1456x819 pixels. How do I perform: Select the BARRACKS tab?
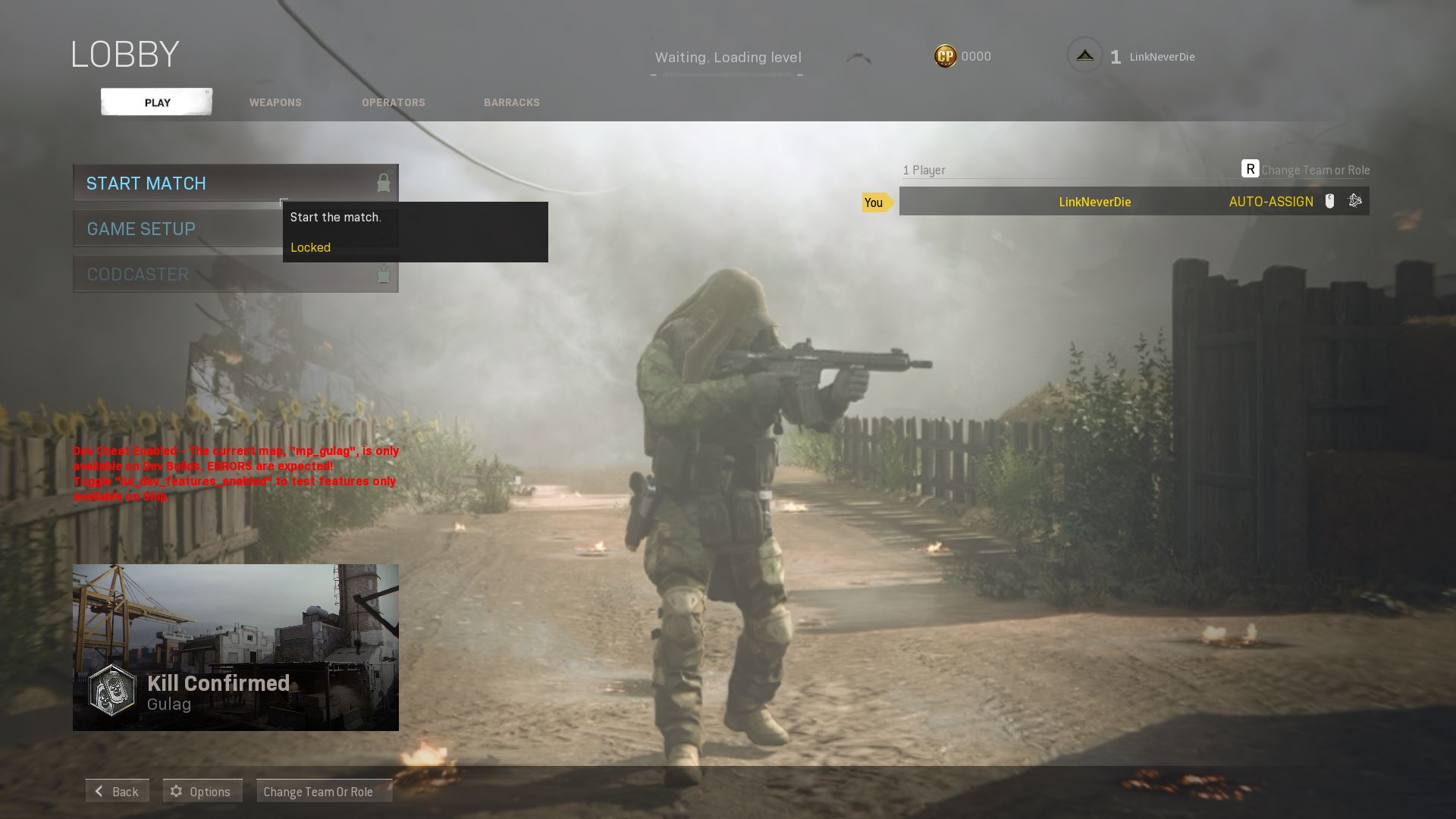(x=512, y=102)
